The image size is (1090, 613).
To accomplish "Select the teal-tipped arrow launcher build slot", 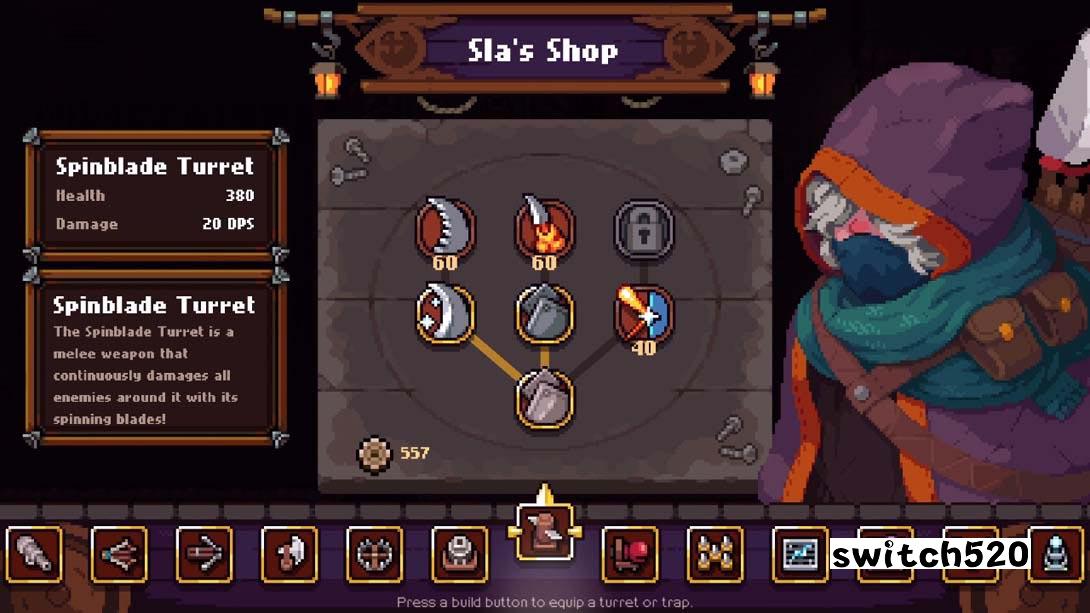I will tap(119, 554).
